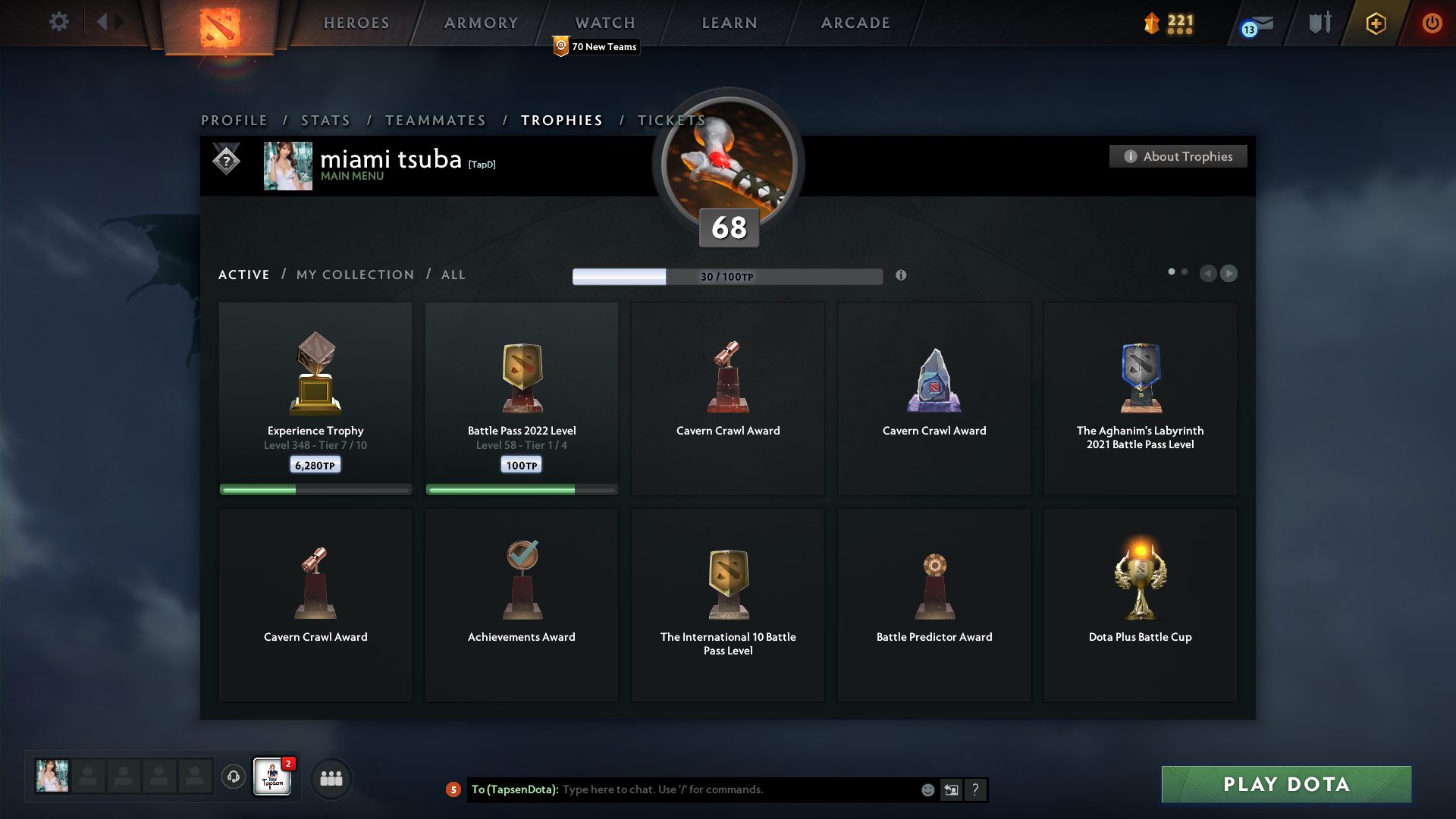This screenshot has width=1456, height=819.
Task: Switch to the MY COLLECTION view
Action: tap(354, 275)
